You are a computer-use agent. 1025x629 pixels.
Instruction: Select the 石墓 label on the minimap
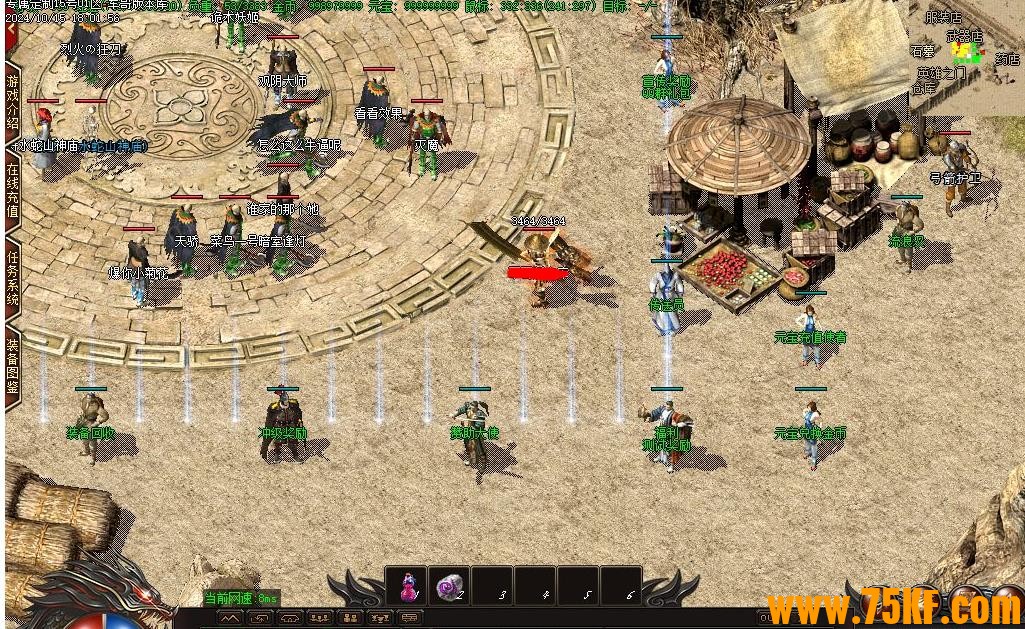tap(922, 51)
